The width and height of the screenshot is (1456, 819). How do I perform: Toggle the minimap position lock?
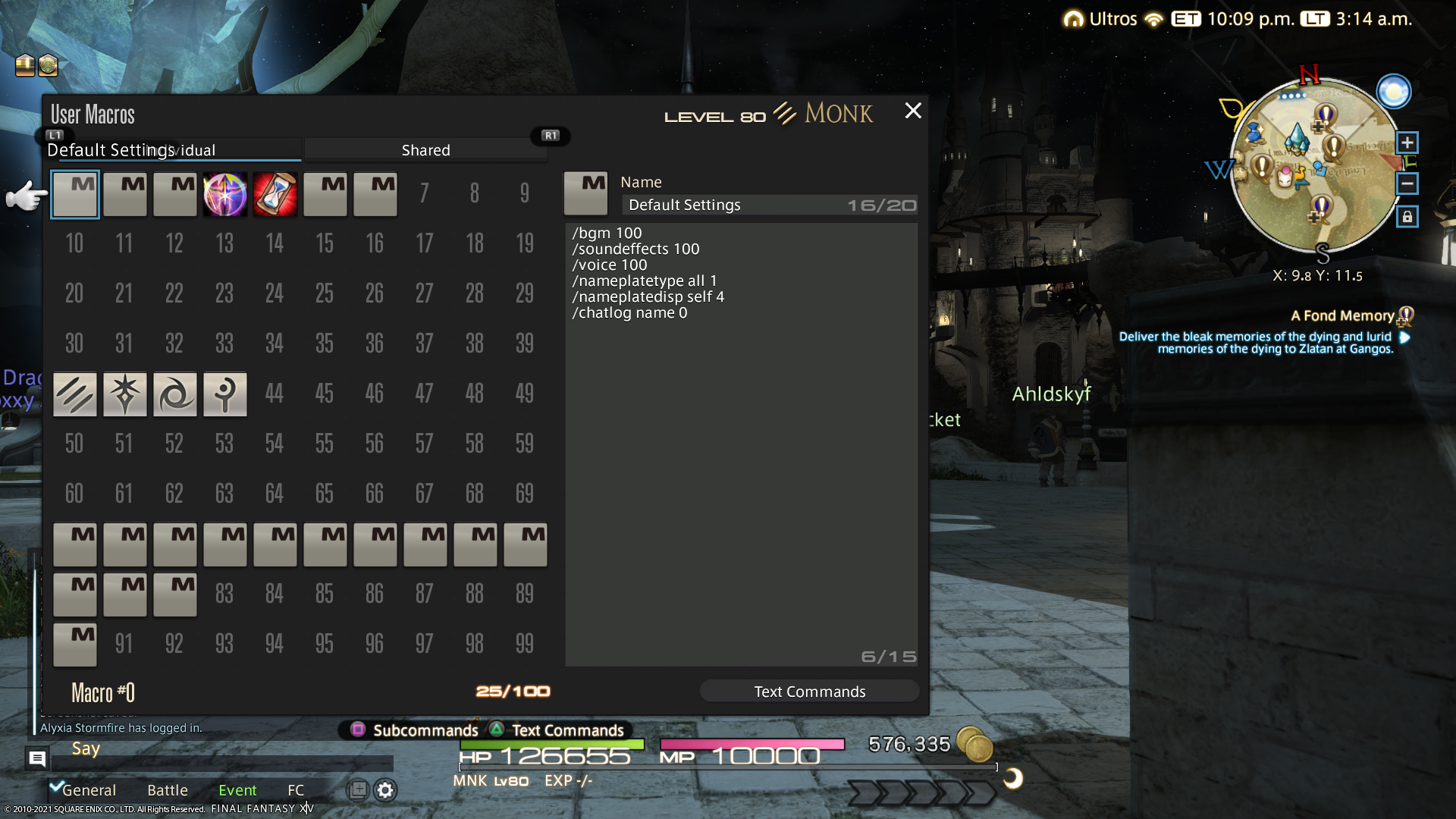(1407, 217)
